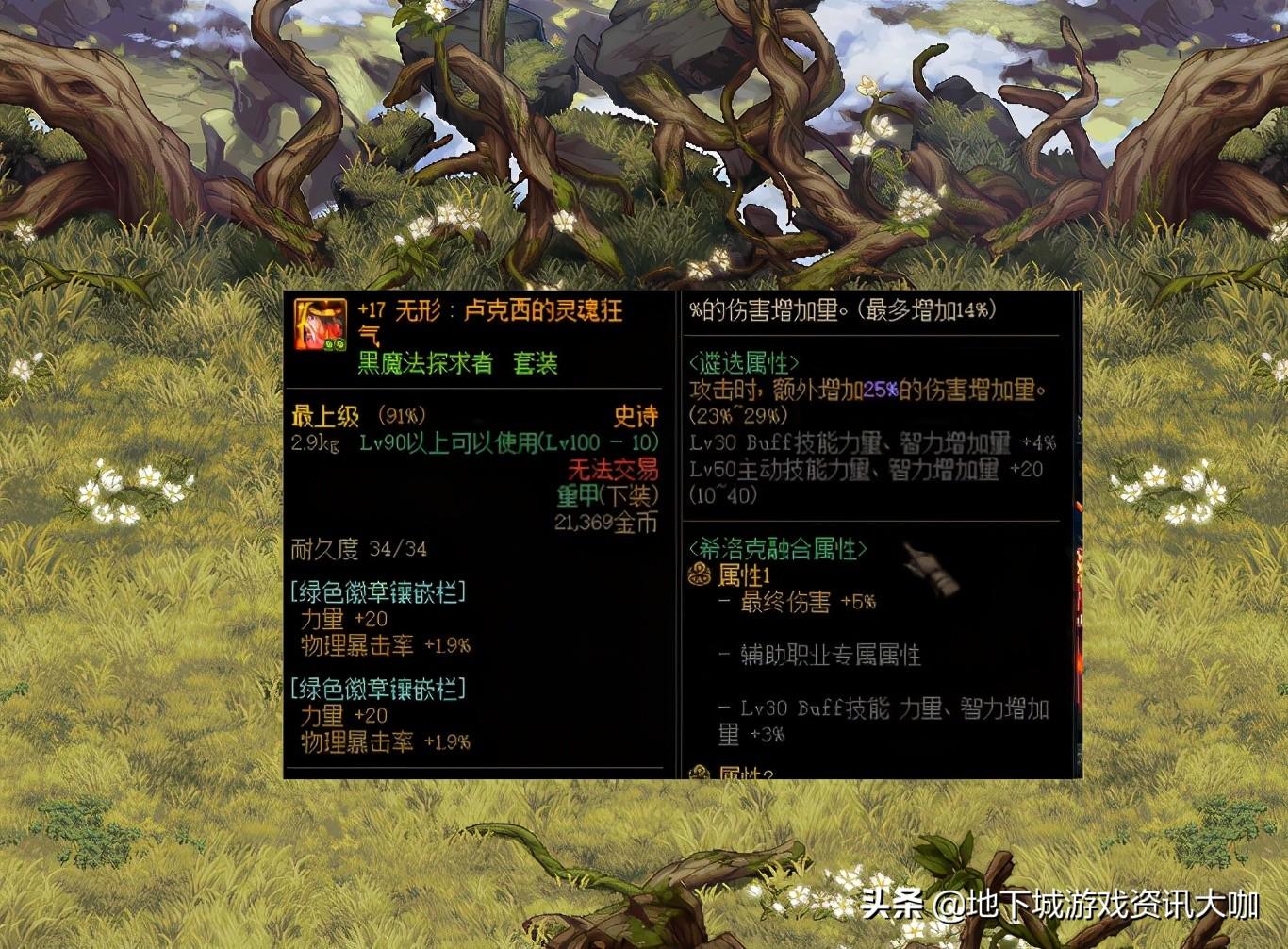Open the 重甲(下装) armor category label

coord(609,494)
